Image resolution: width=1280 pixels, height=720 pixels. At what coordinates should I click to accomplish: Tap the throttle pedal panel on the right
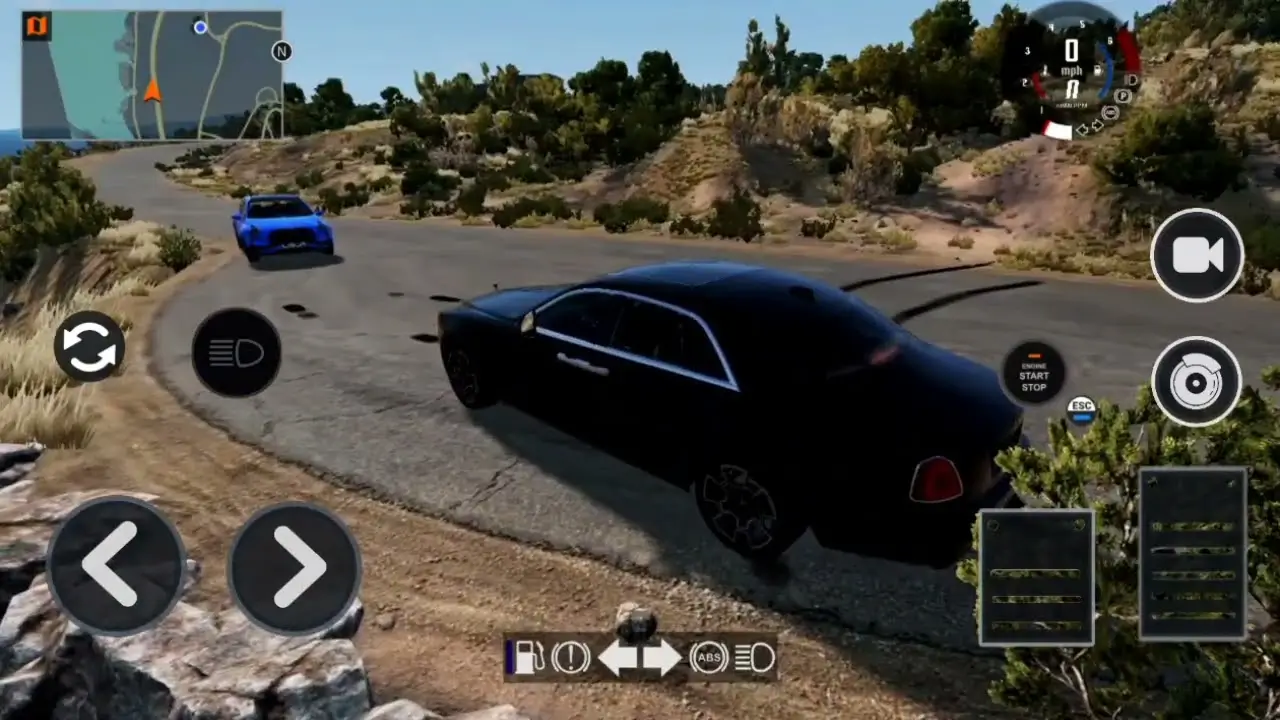(1193, 550)
